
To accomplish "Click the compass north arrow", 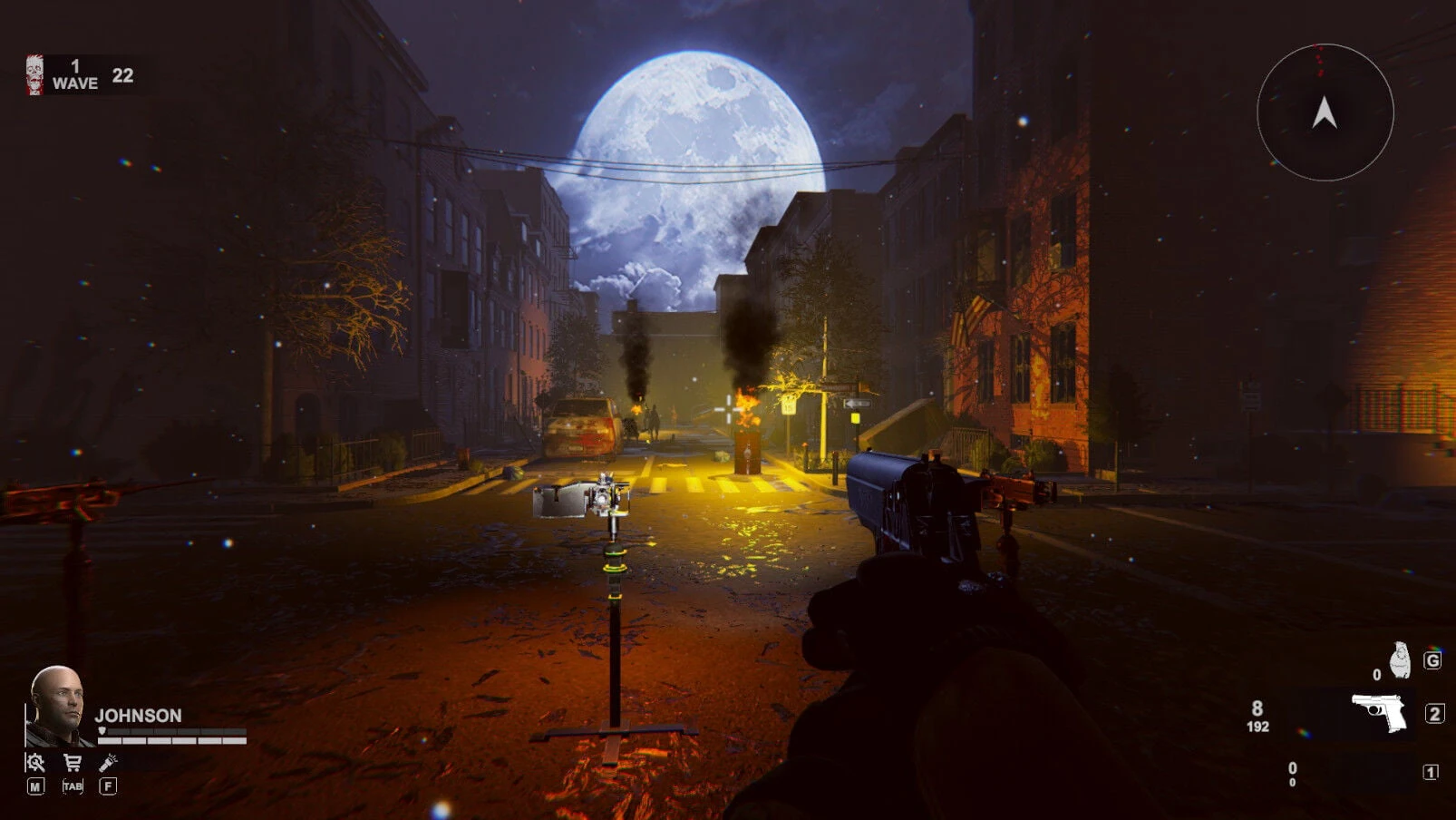I will pos(1323,111).
